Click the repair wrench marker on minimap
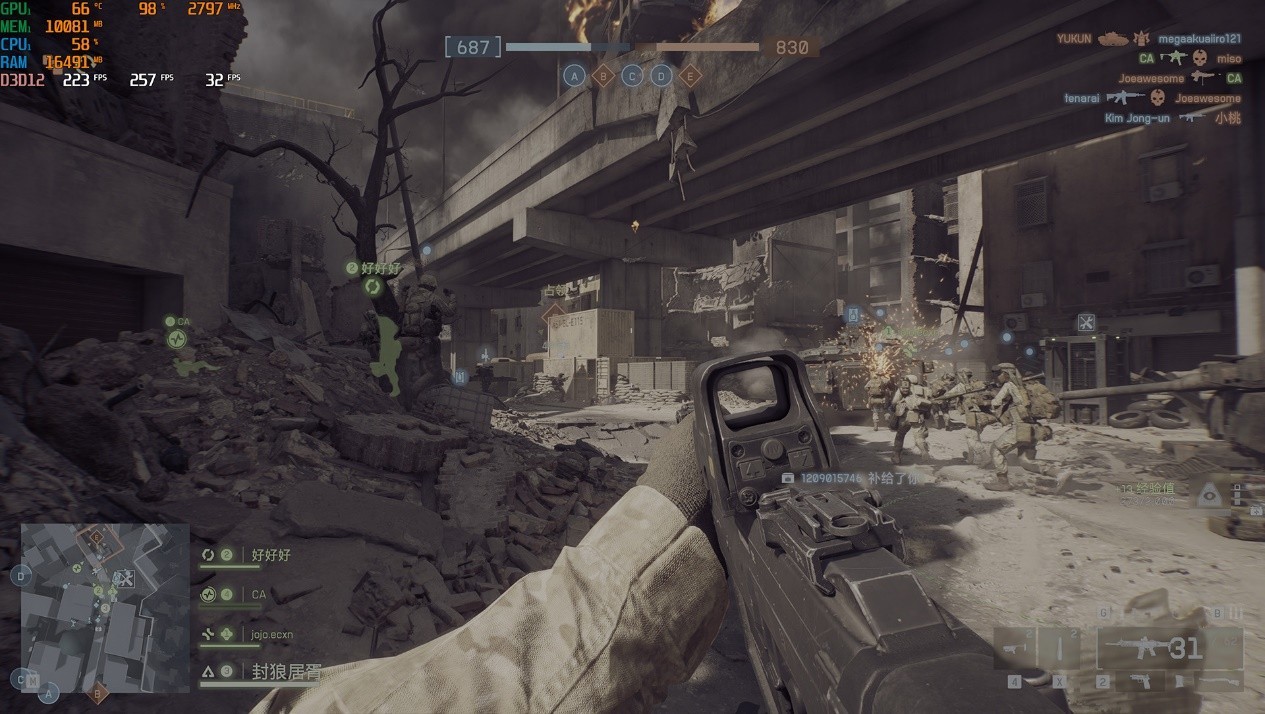This screenshot has height=714, width=1265. click(x=124, y=578)
